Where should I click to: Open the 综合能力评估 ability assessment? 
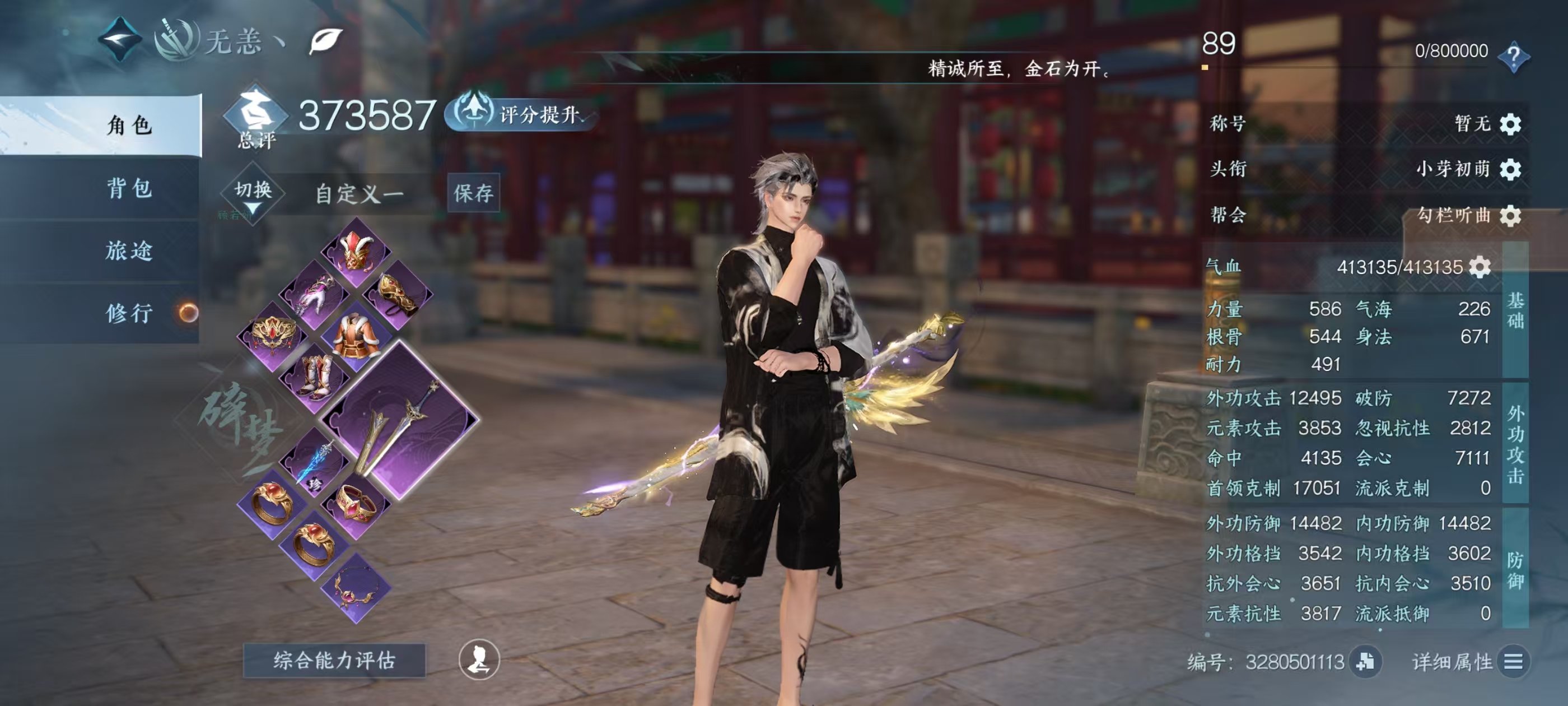[334, 660]
